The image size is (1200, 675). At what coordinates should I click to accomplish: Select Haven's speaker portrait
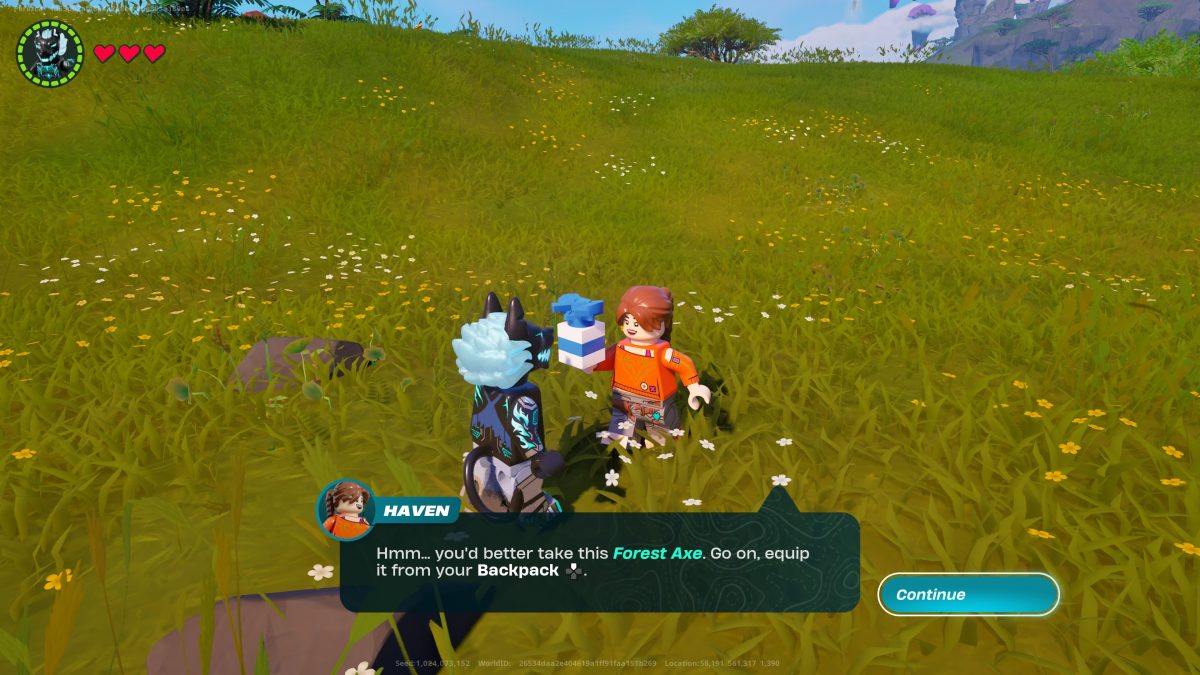coord(346,510)
